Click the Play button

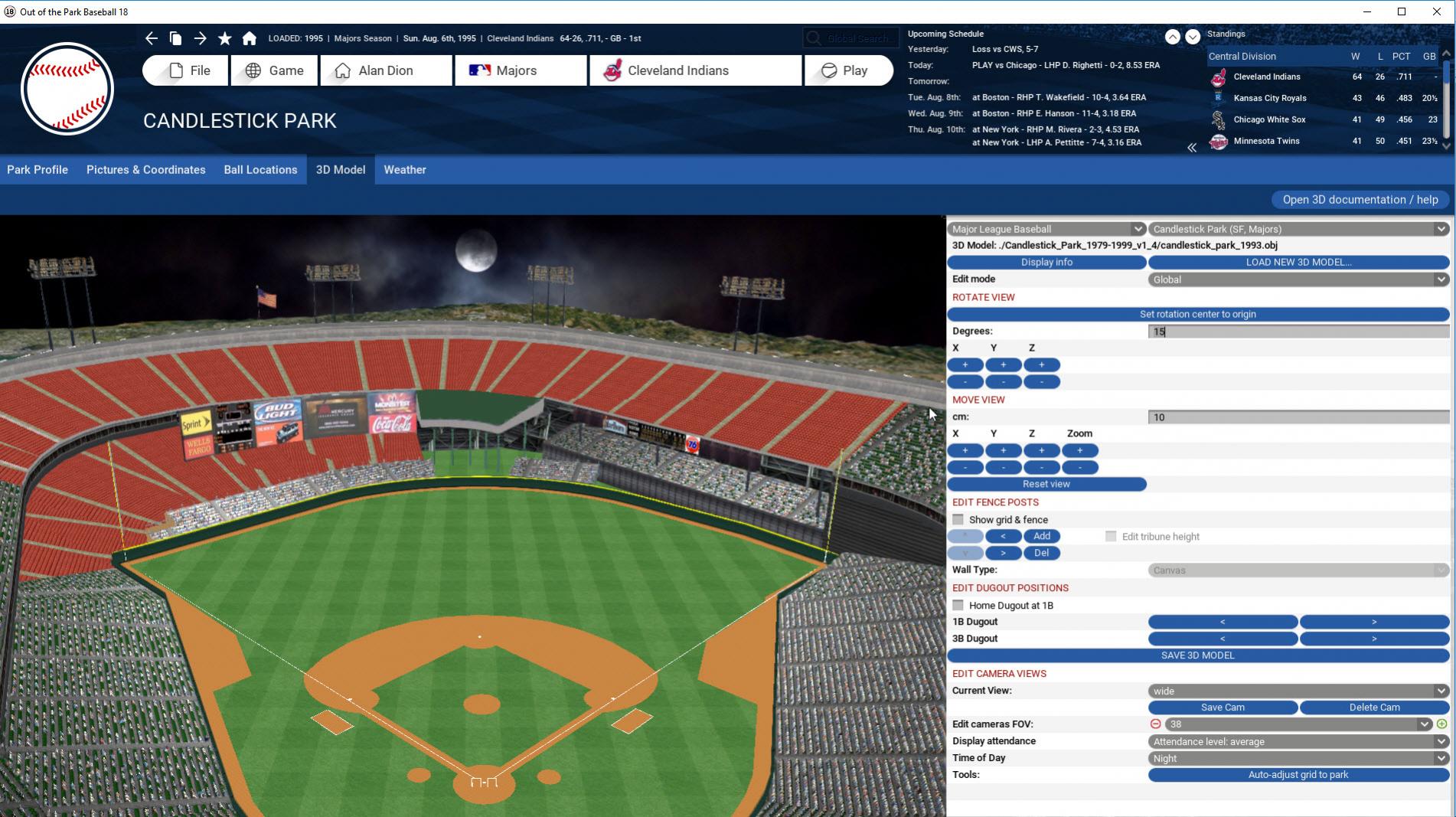(x=848, y=70)
